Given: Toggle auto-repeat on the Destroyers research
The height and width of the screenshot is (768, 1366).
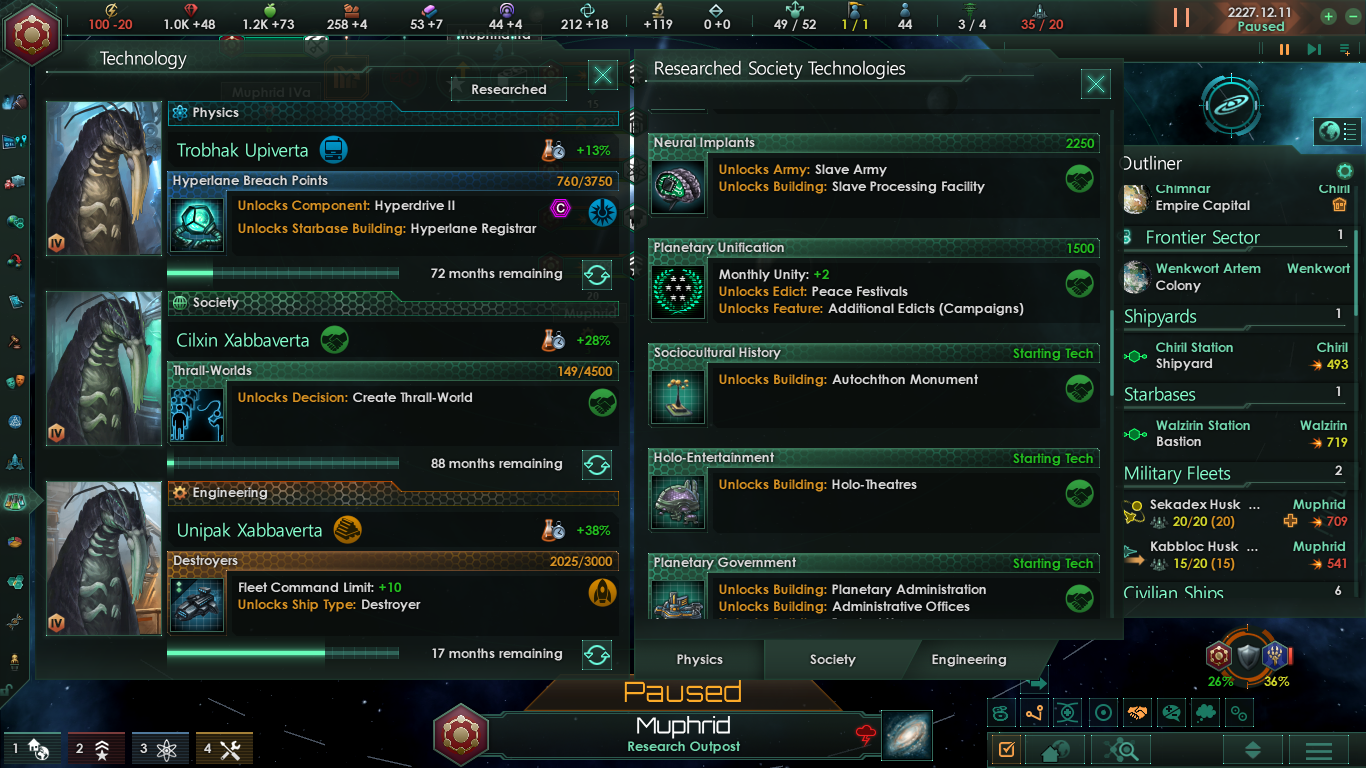Looking at the screenshot, I should pyautogui.click(x=596, y=653).
